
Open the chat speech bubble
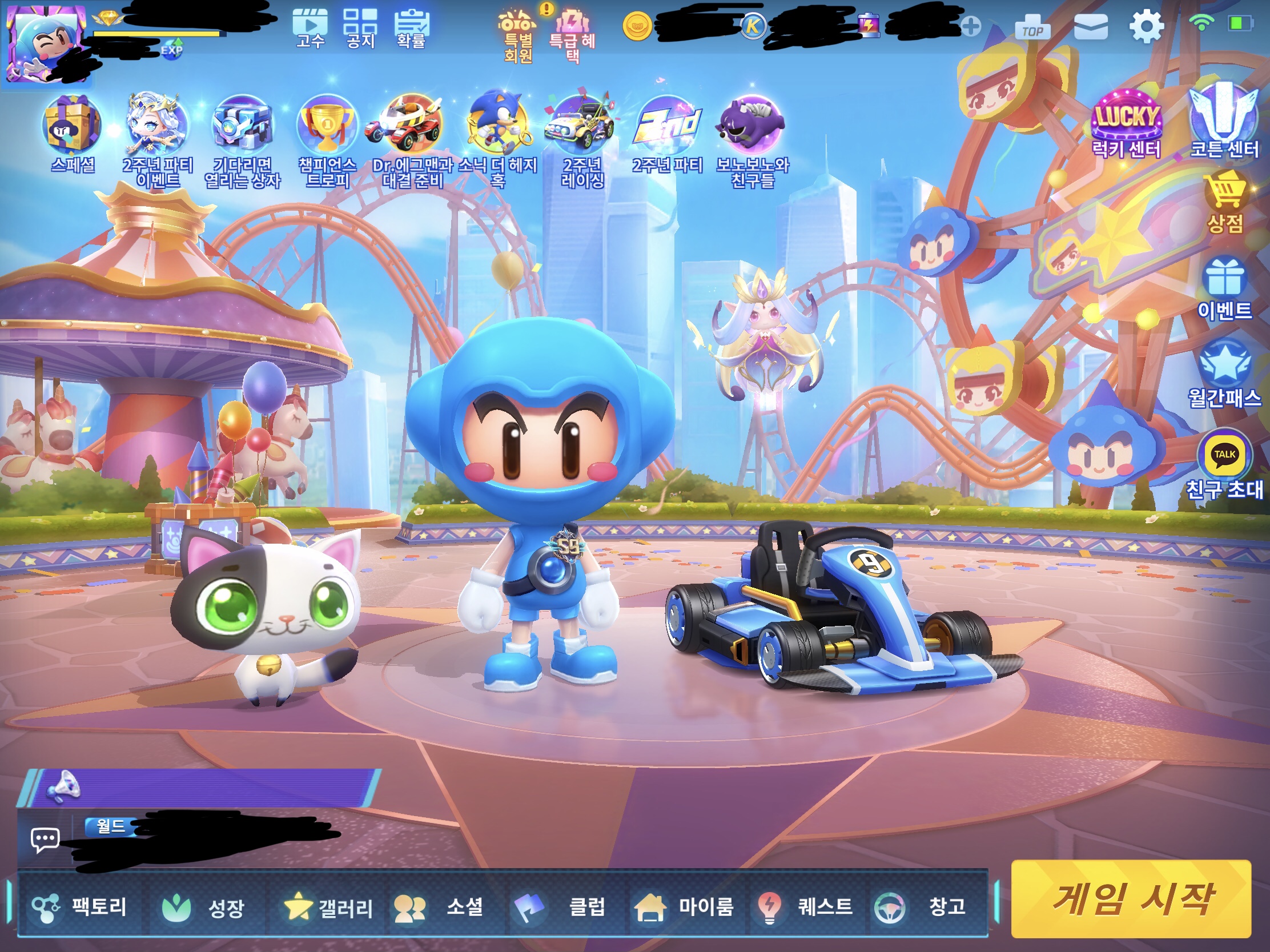(45, 840)
